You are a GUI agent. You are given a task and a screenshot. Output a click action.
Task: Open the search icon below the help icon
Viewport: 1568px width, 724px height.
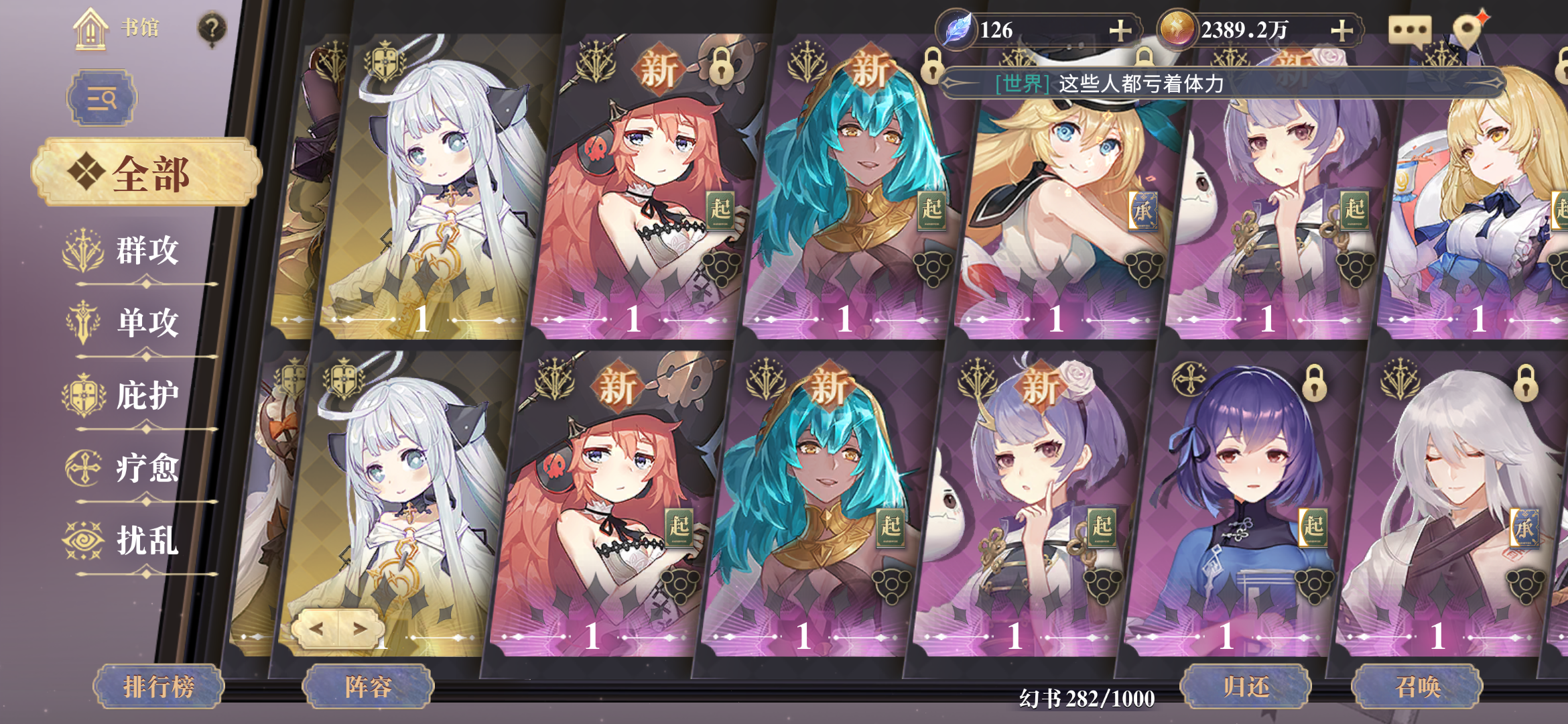(x=104, y=97)
